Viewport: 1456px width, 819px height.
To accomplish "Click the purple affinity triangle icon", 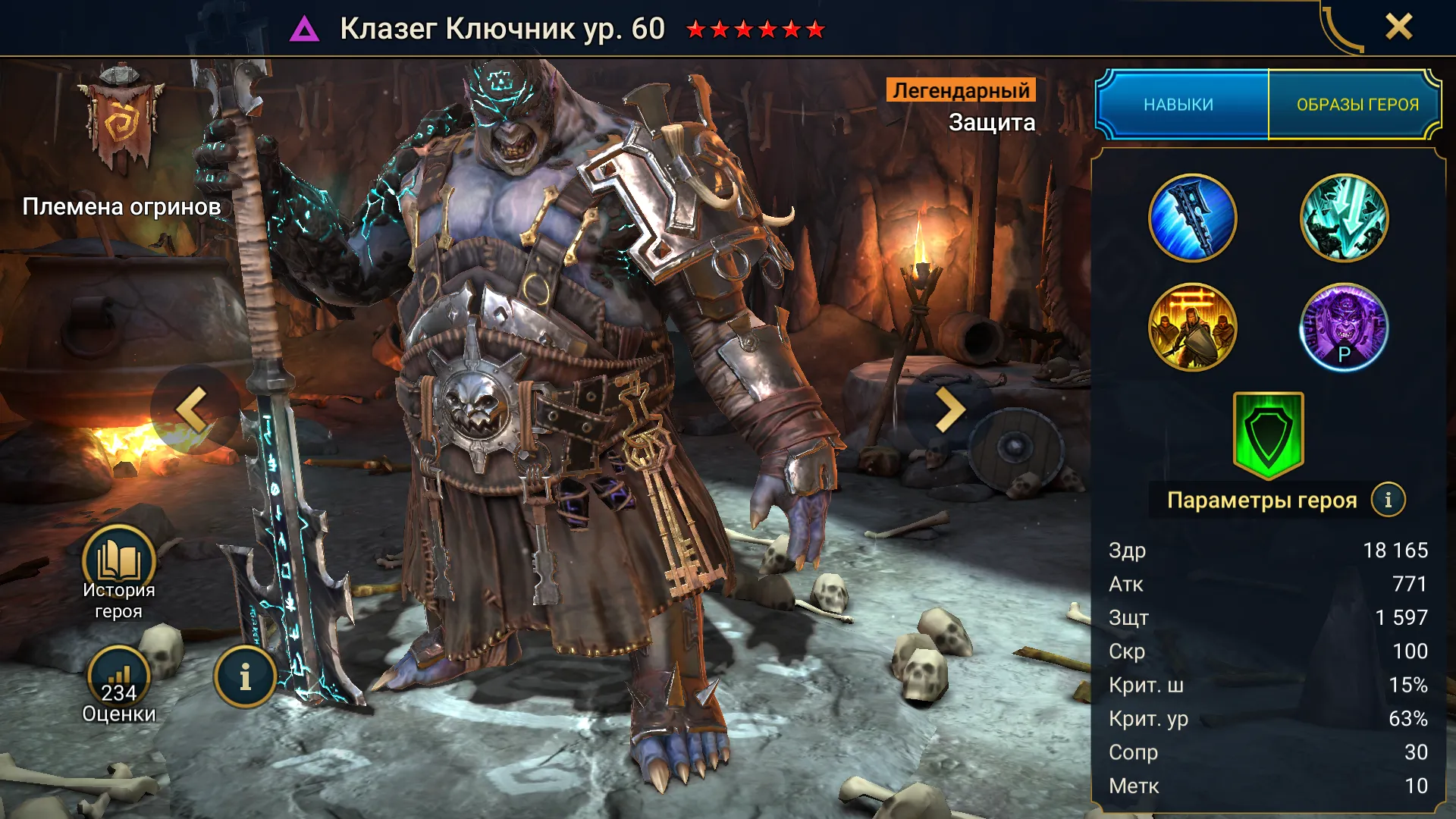I will [305, 30].
